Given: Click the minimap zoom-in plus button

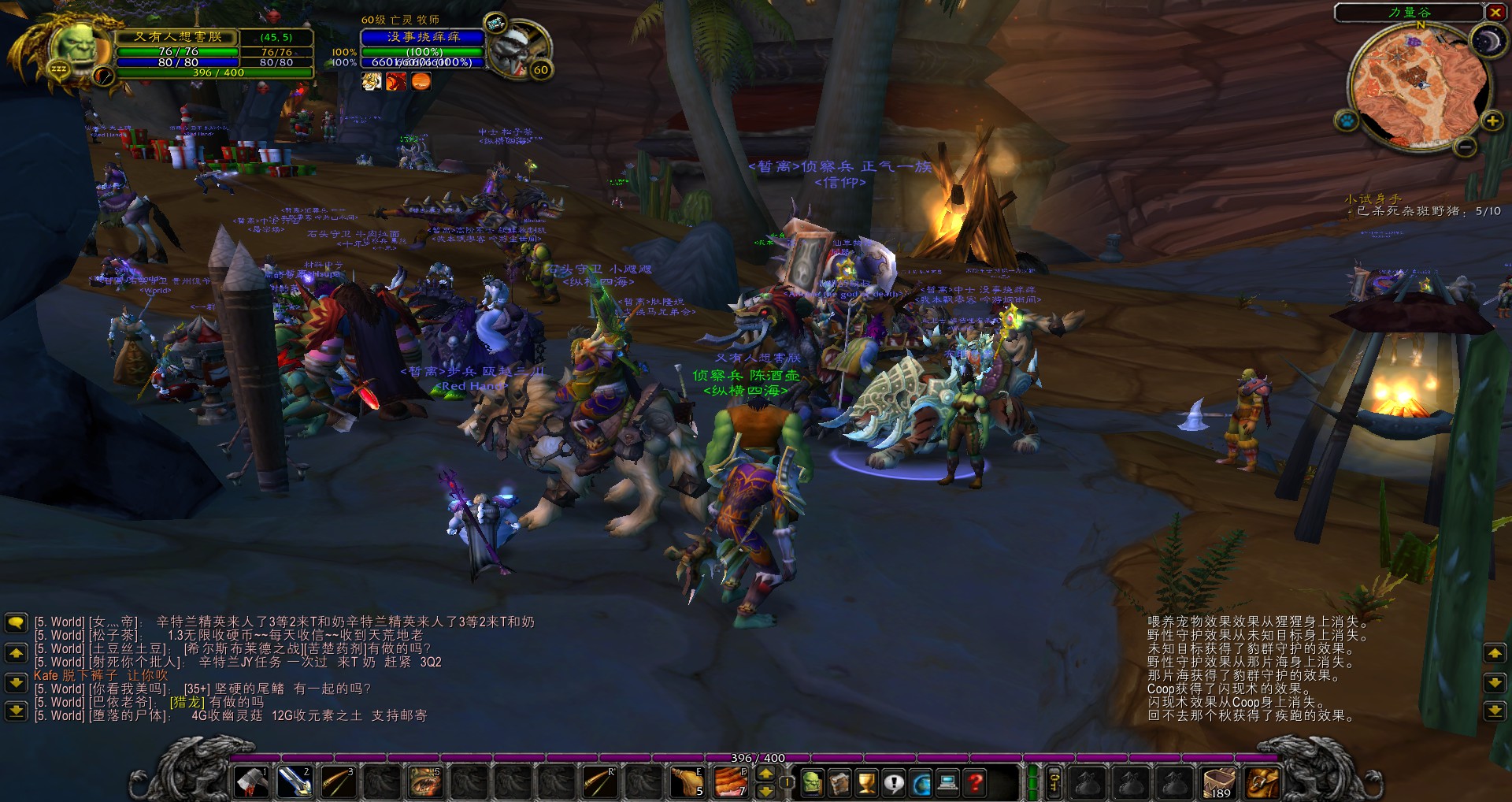Looking at the screenshot, I should (1492, 122).
